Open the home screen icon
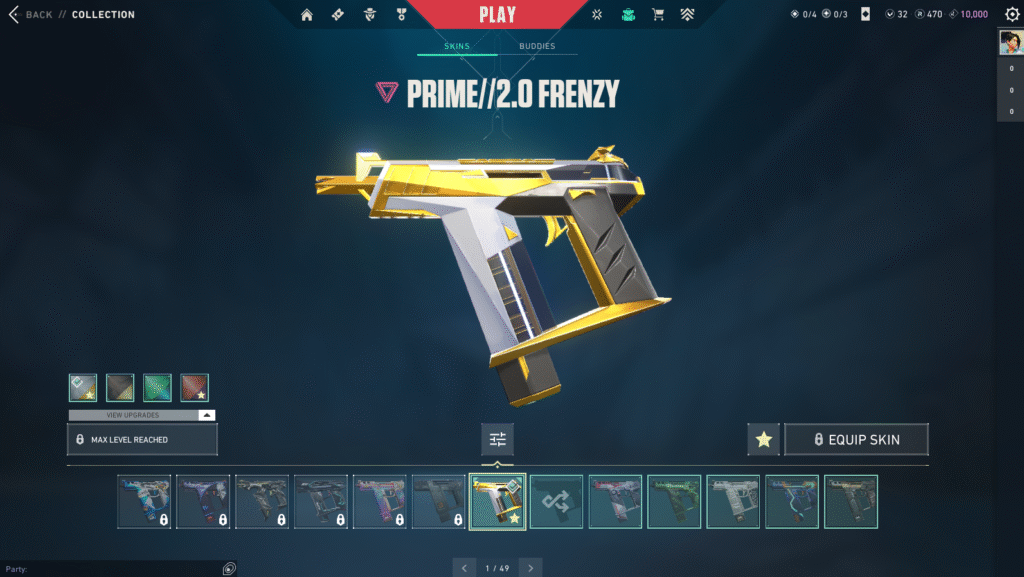Screen dimensions: 1024x577 307,15
